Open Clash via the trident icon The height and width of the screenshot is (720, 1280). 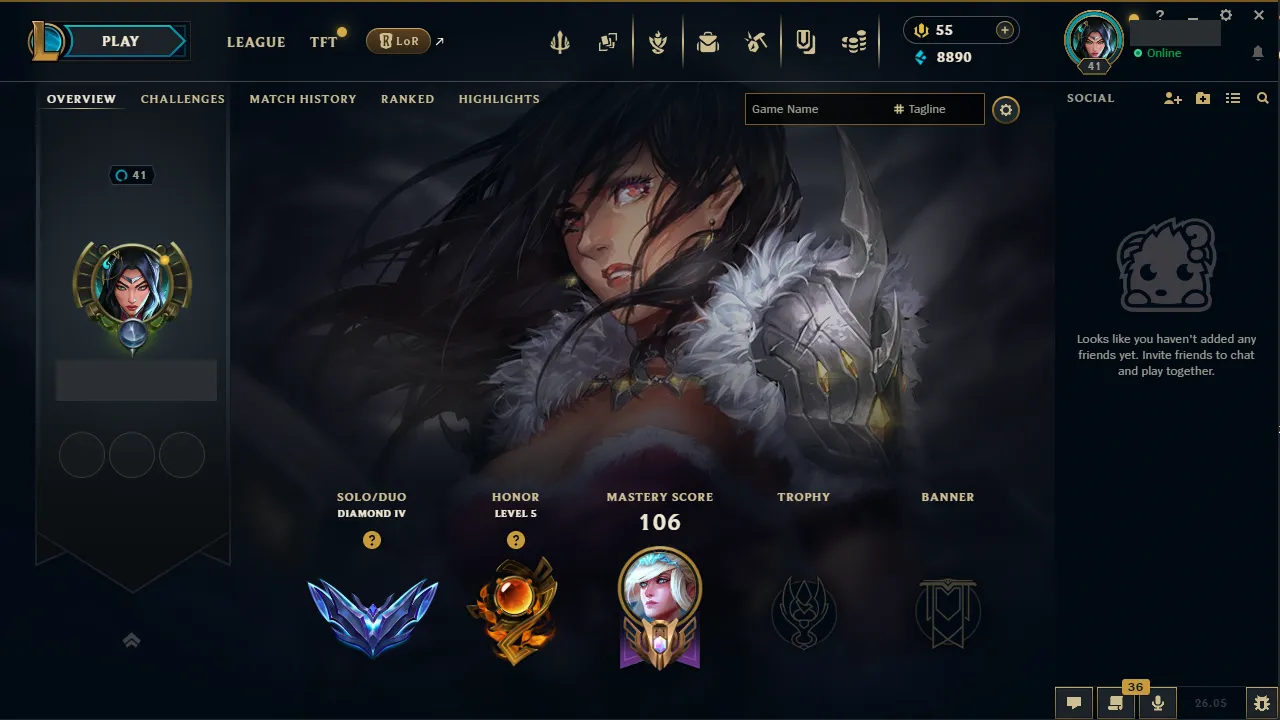560,41
